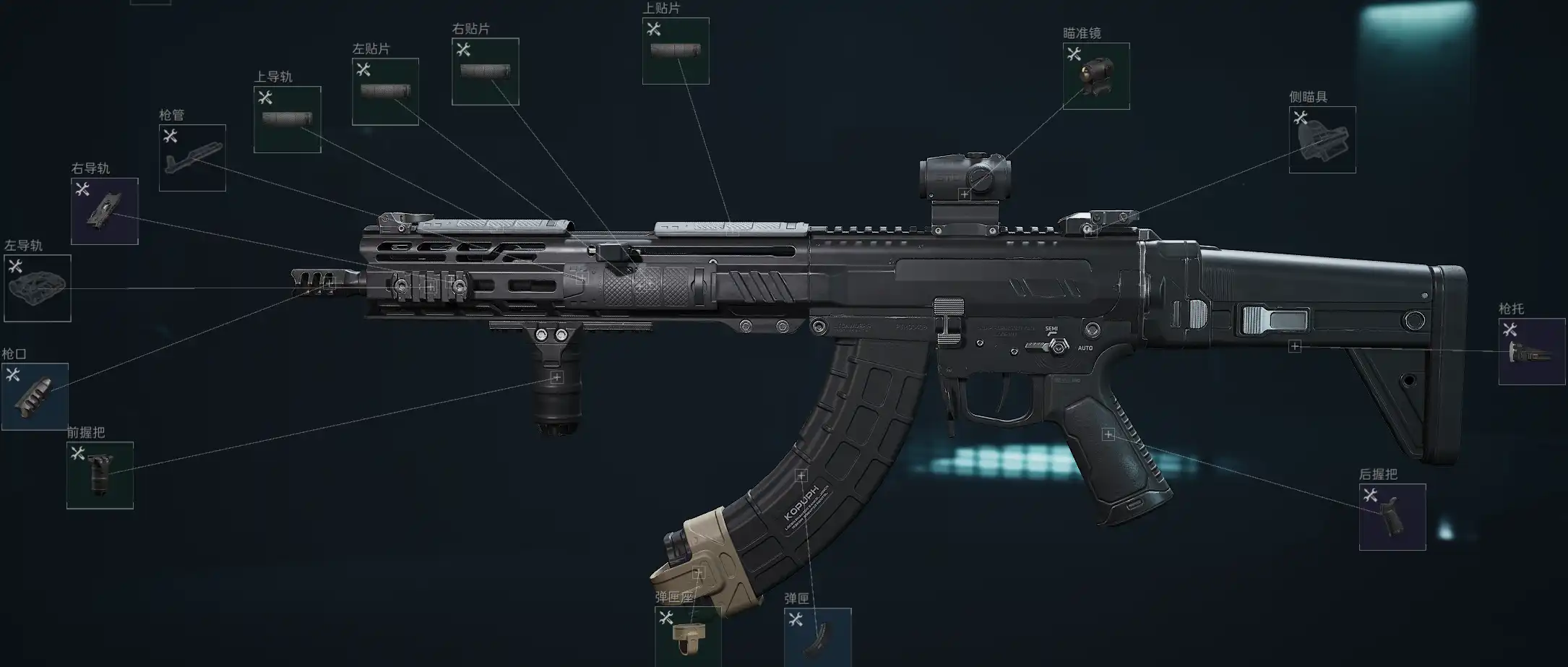Open the 弹匣座 mag base slot
Screen dimensions: 1568x667
click(687, 636)
